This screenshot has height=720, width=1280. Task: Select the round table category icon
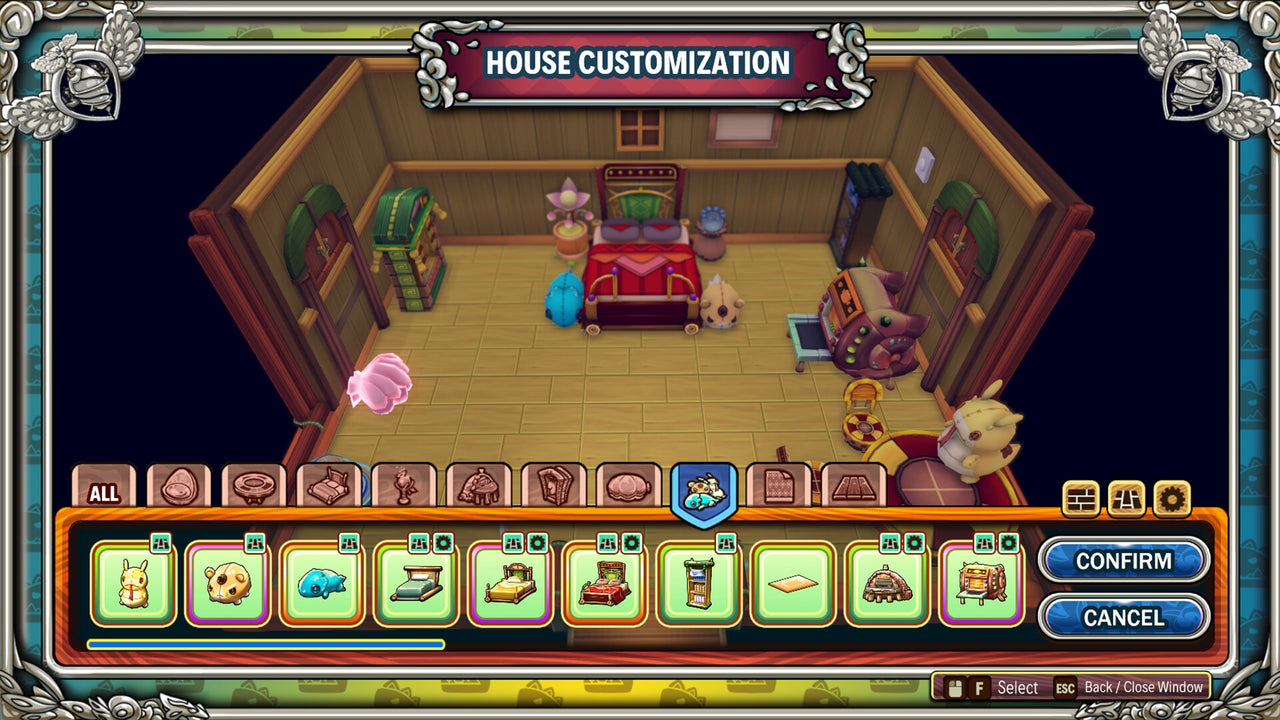click(255, 490)
